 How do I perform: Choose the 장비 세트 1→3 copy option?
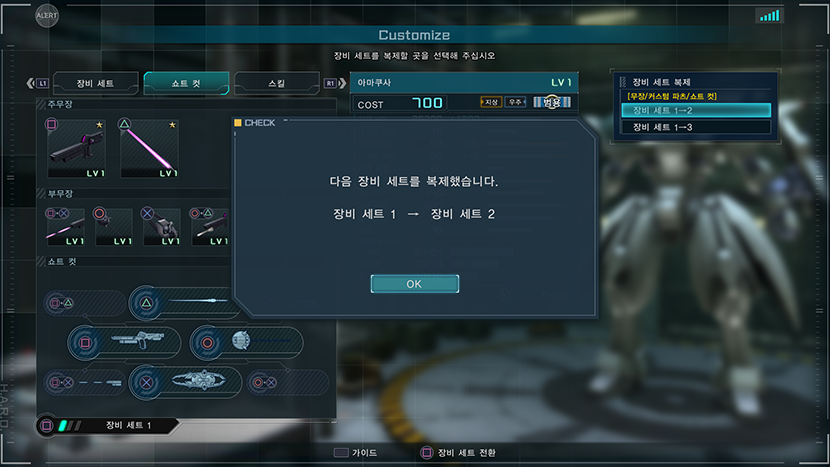click(x=696, y=127)
